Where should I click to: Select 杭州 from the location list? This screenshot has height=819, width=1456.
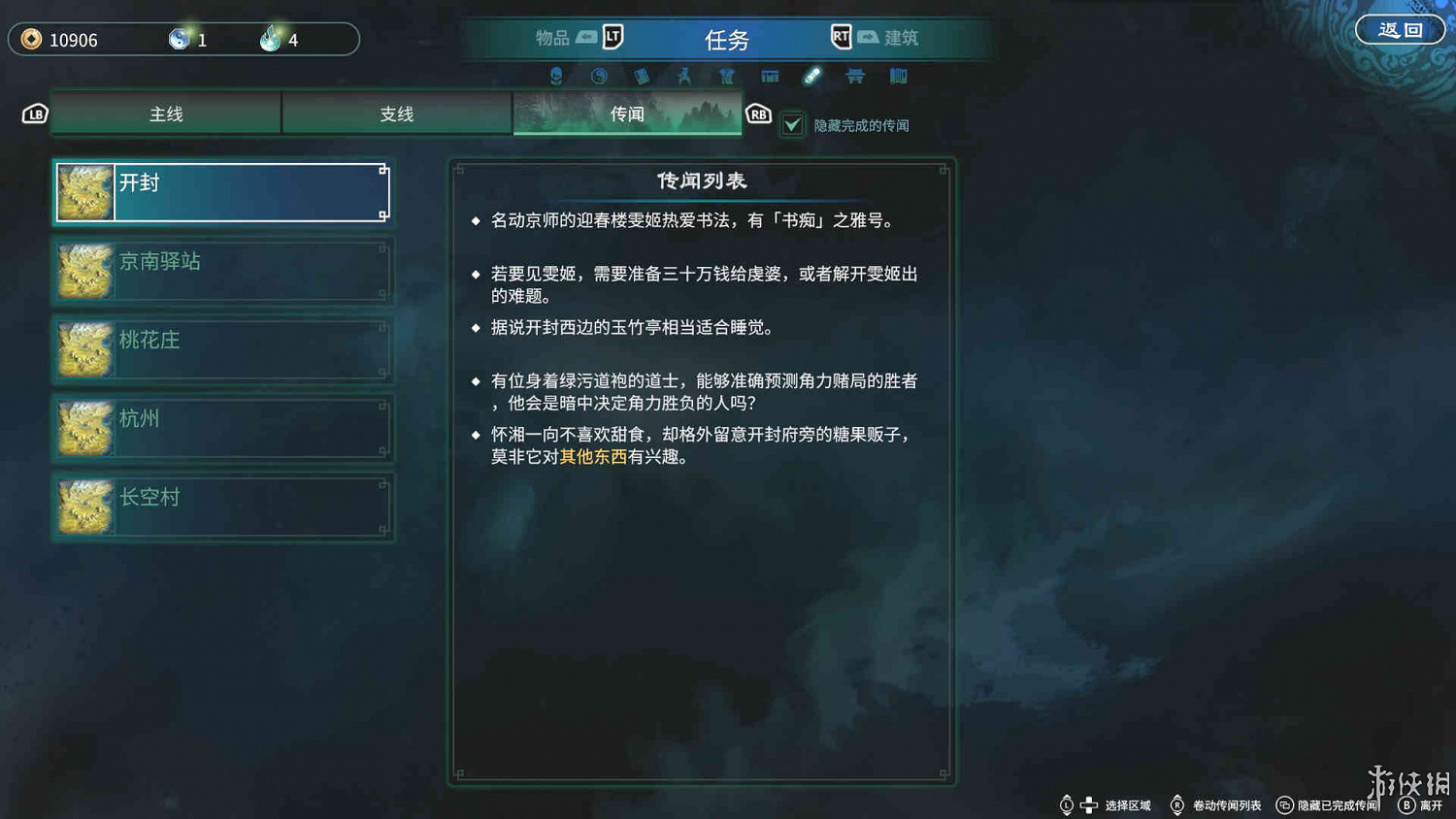click(223, 427)
